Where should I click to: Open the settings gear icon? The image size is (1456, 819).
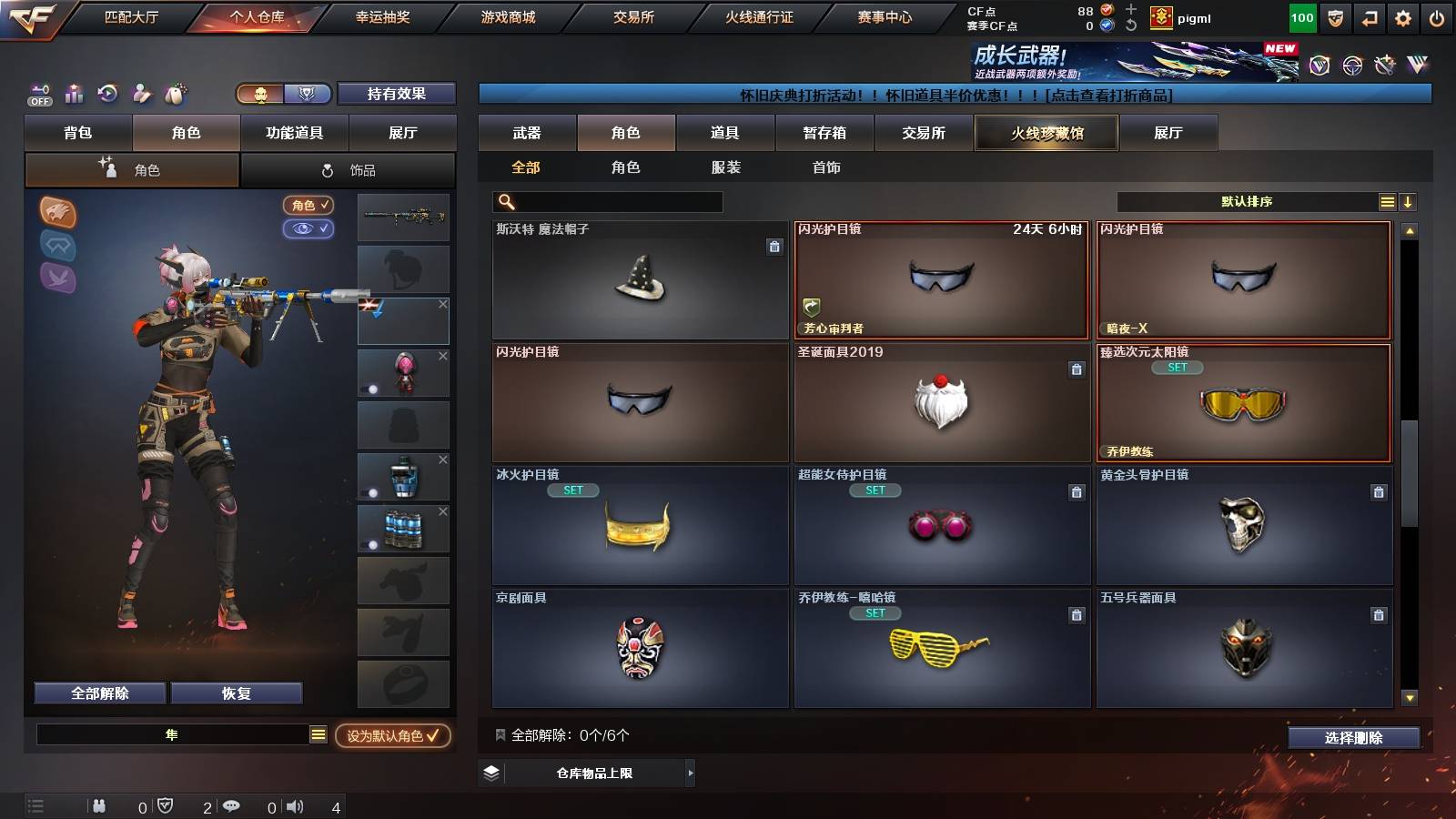pos(1402,18)
